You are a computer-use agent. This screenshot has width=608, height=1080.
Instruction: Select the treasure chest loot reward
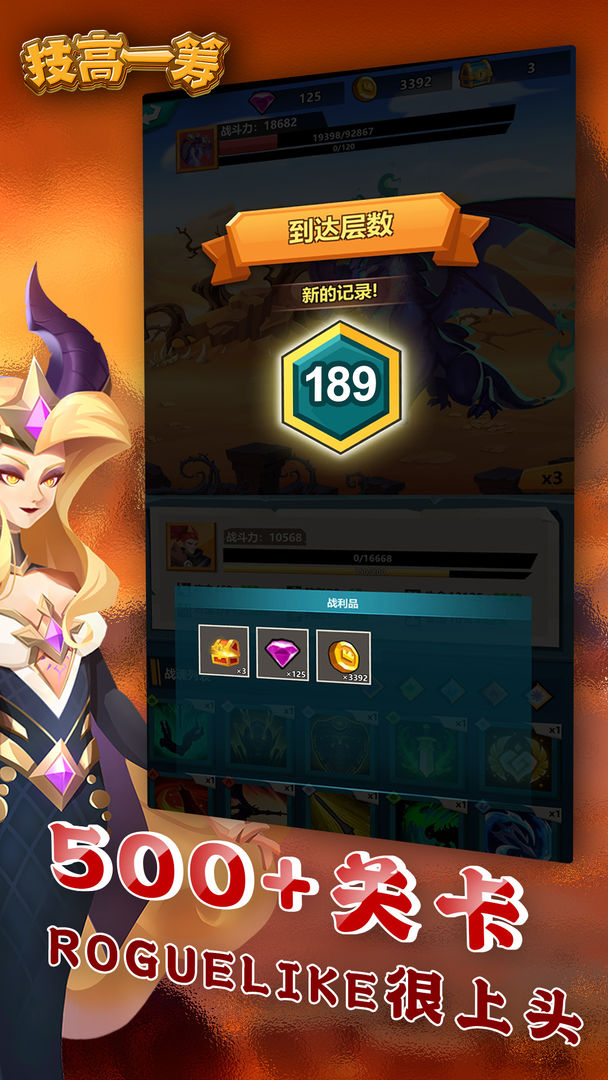pyautogui.click(x=224, y=652)
